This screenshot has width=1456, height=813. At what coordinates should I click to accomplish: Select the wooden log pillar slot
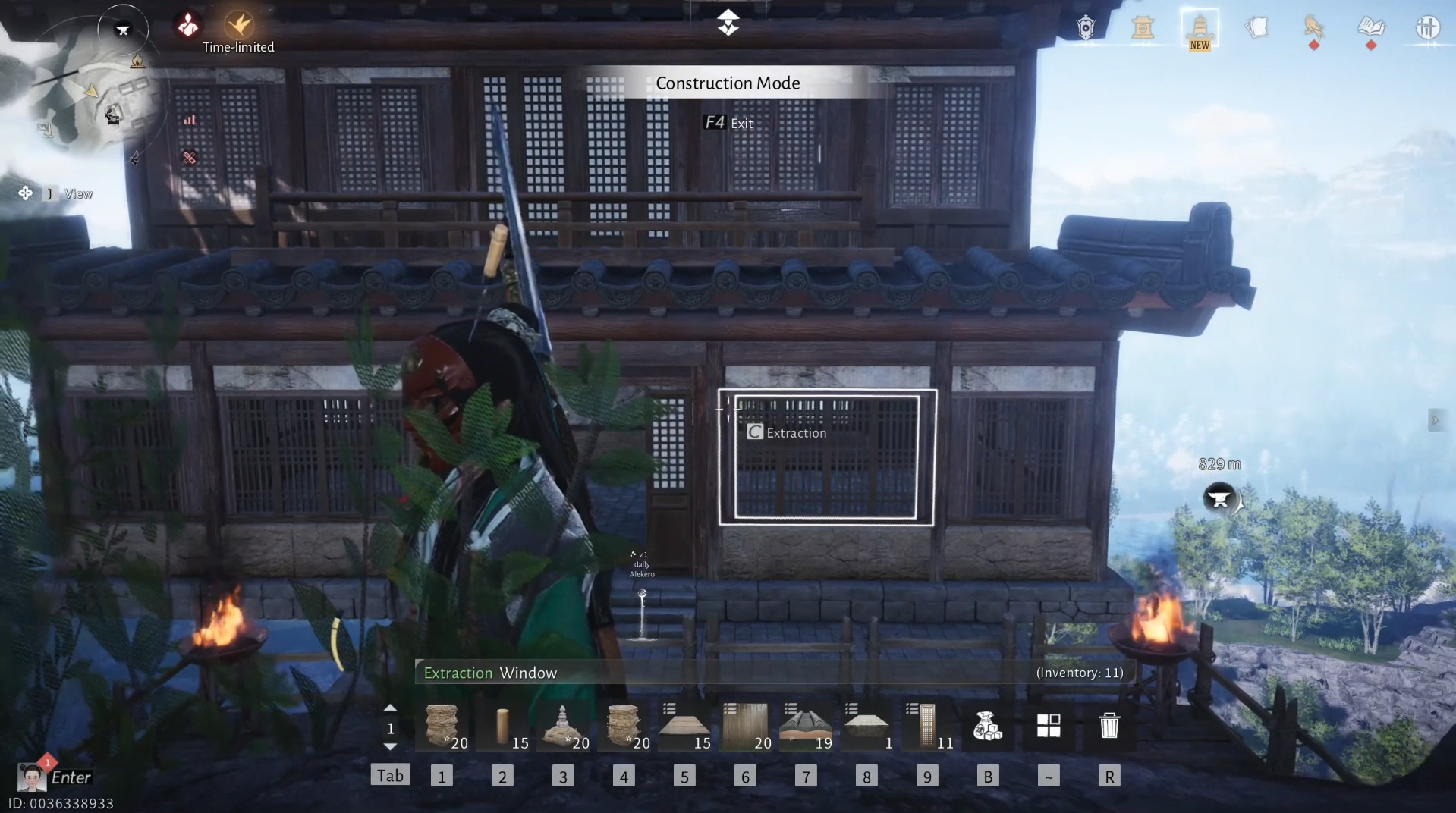[x=502, y=727]
